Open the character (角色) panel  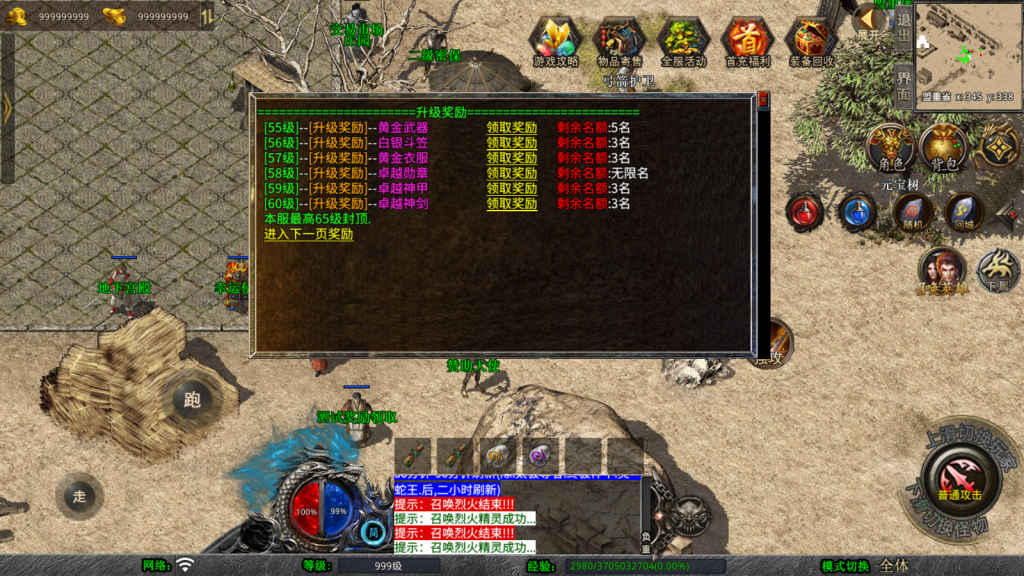tap(891, 148)
